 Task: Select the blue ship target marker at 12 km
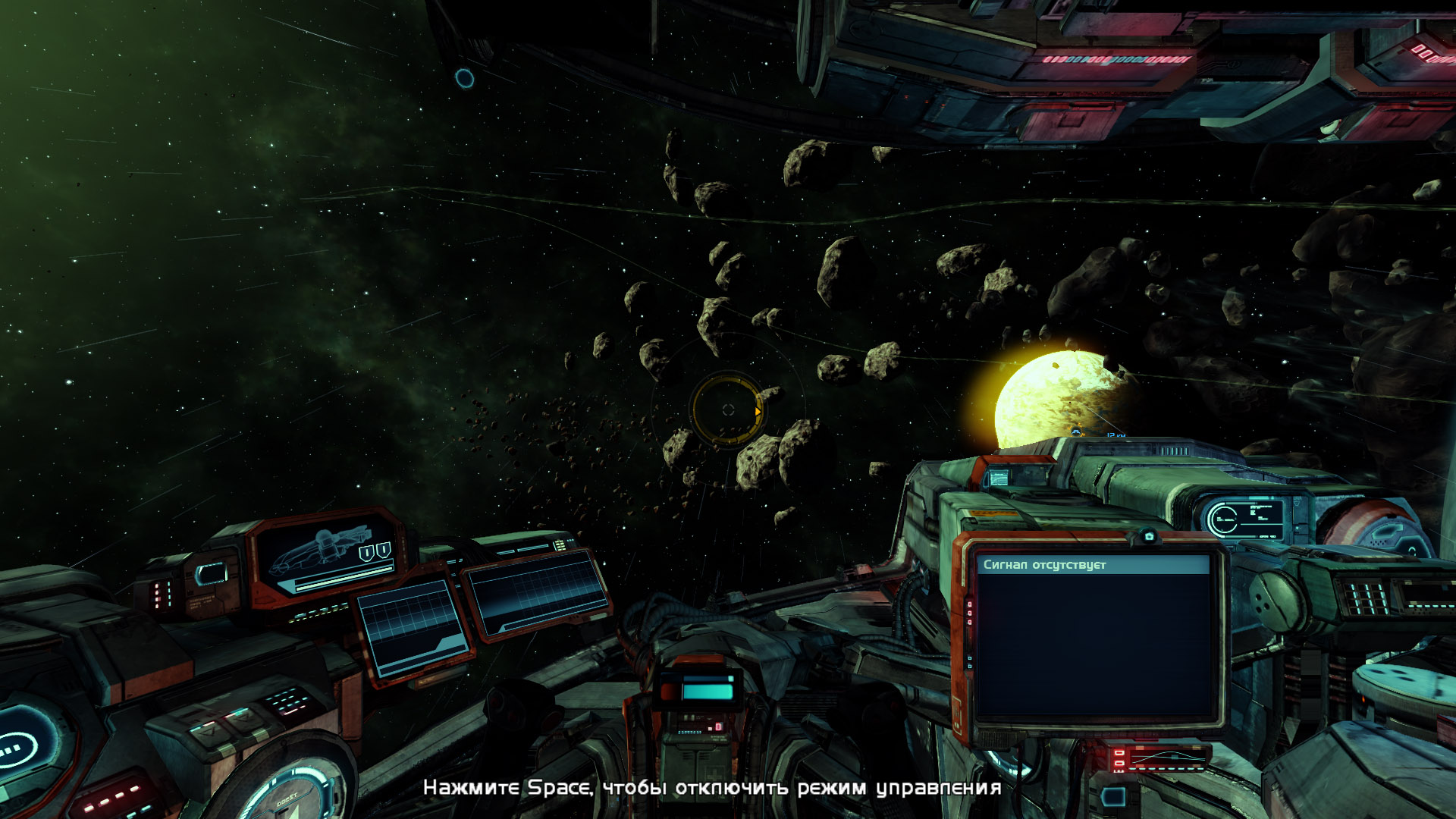(1076, 432)
